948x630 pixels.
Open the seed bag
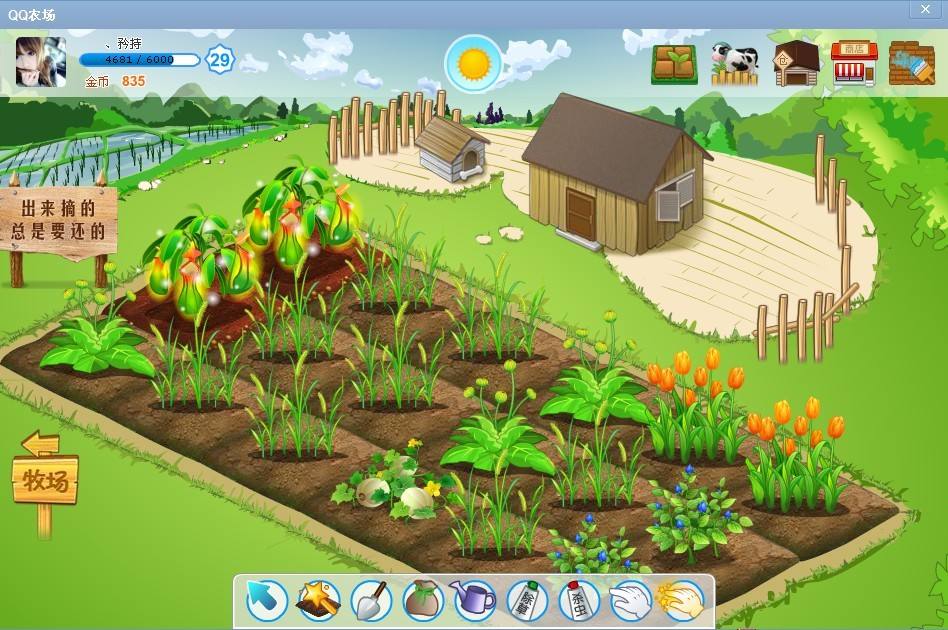point(423,600)
